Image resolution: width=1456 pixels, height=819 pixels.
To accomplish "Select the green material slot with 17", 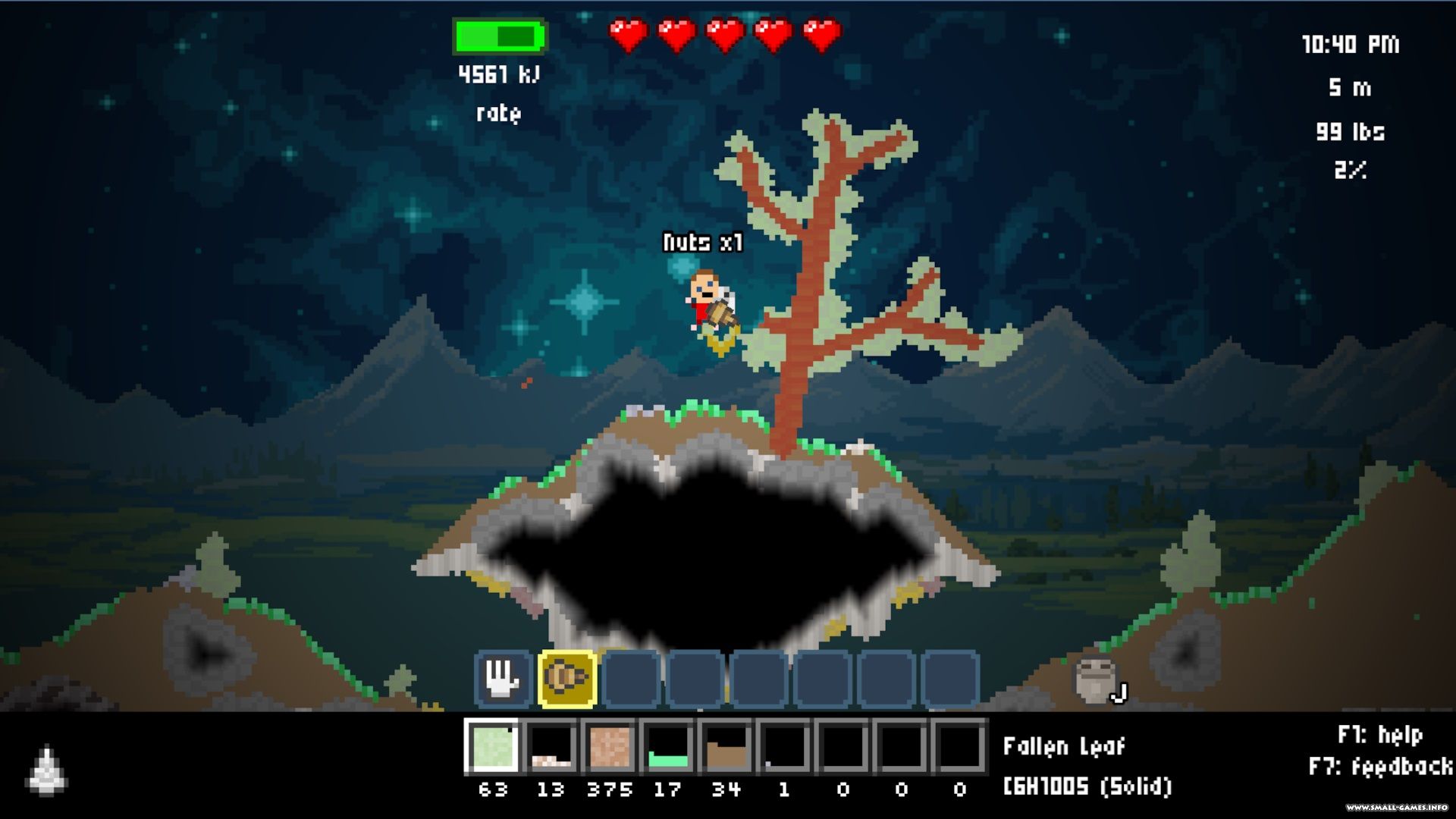I will pyautogui.click(x=668, y=746).
